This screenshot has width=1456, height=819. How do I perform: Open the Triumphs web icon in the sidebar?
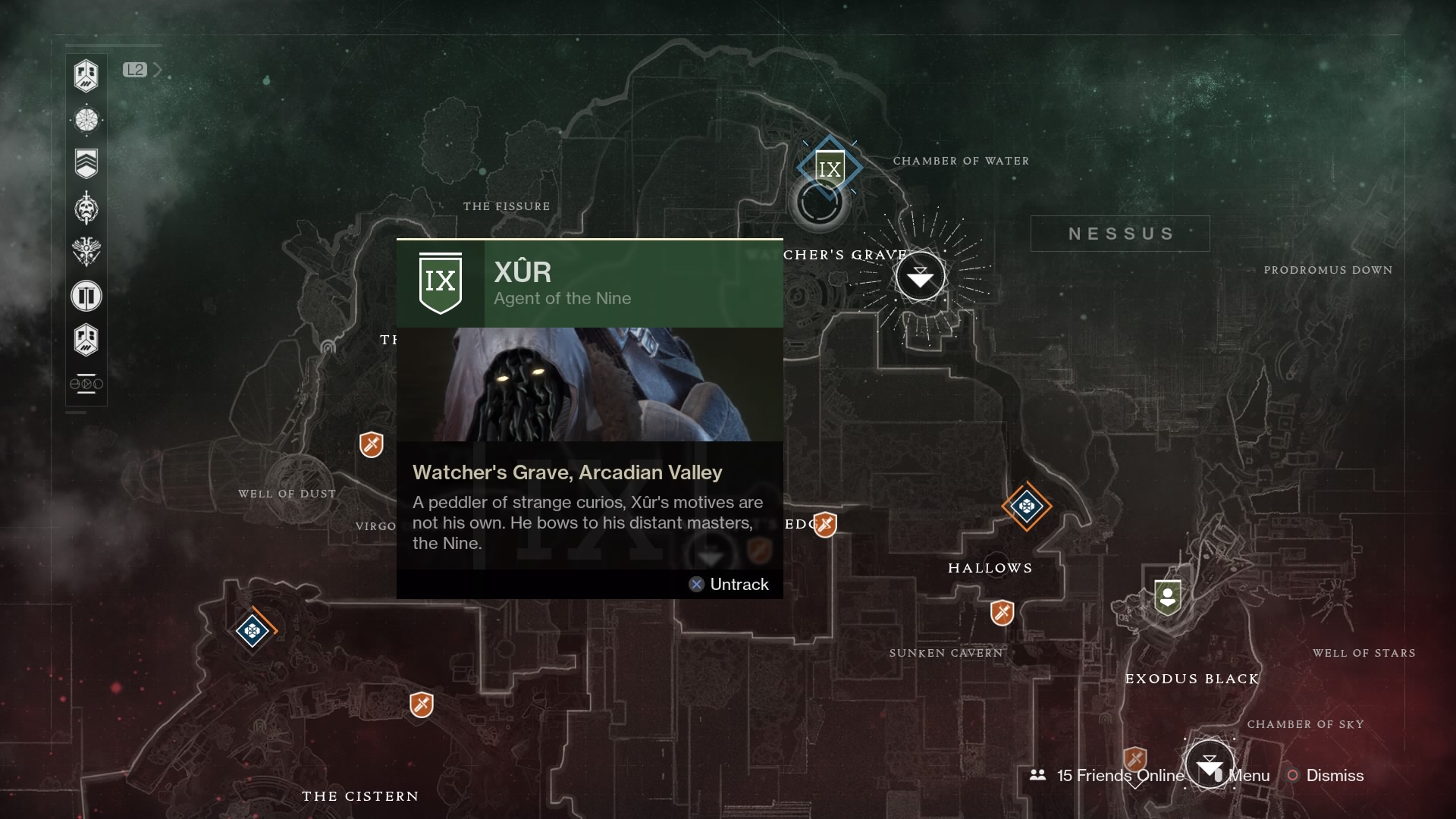(x=86, y=120)
